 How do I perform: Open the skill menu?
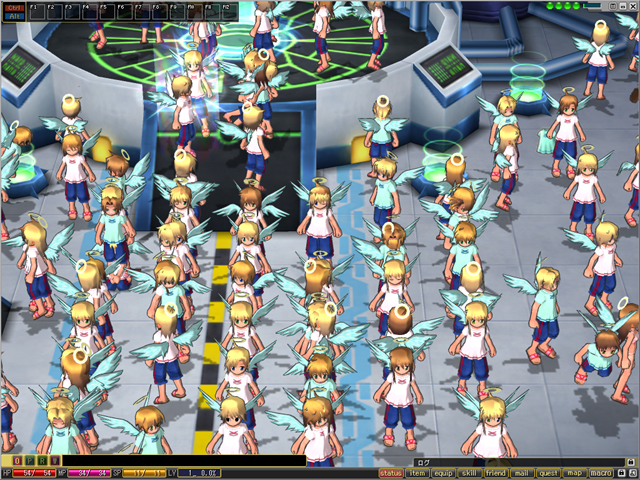point(469,473)
